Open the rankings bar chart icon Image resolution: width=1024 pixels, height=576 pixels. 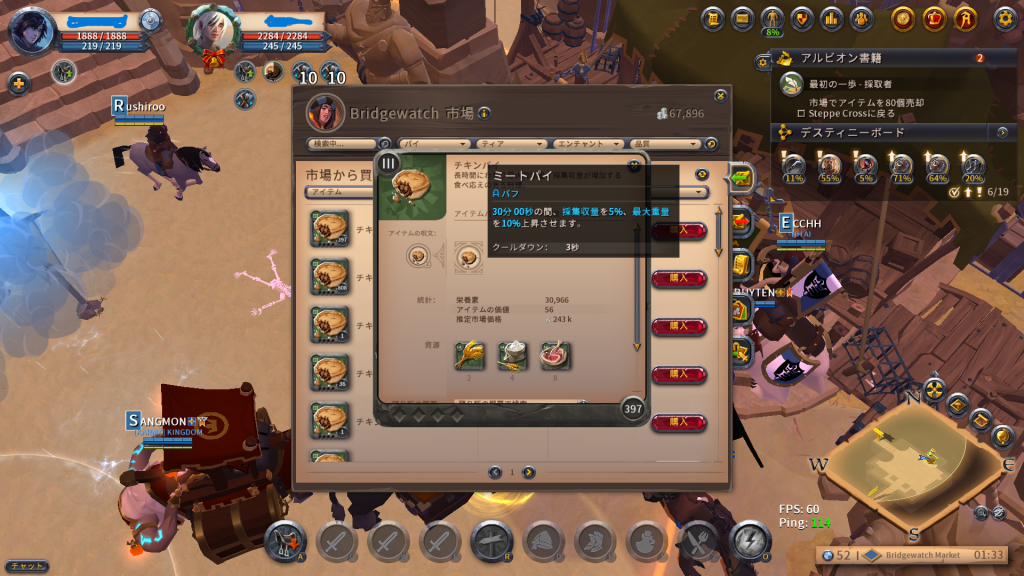(830, 18)
